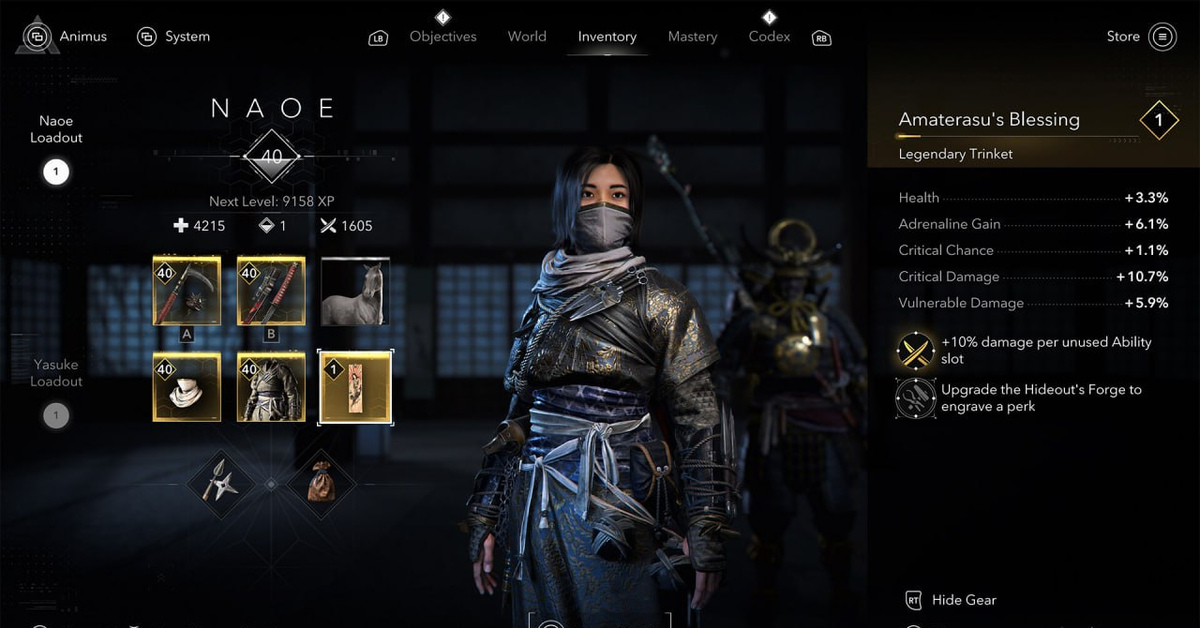1200x628 pixels.
Task: Switch to the Objectives tab
Action: (x=442, y=37)
